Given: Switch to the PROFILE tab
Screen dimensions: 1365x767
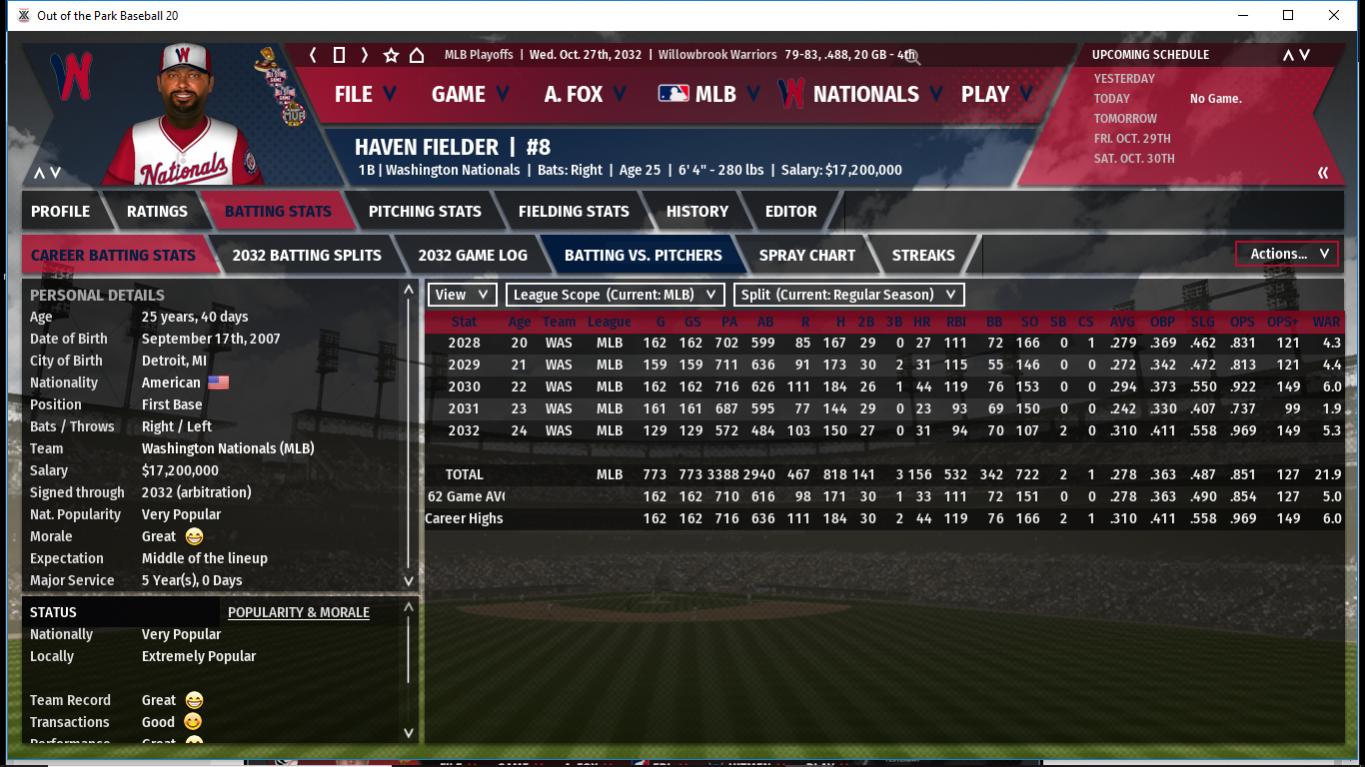Looking at the screenshot, I should [60, 211].
